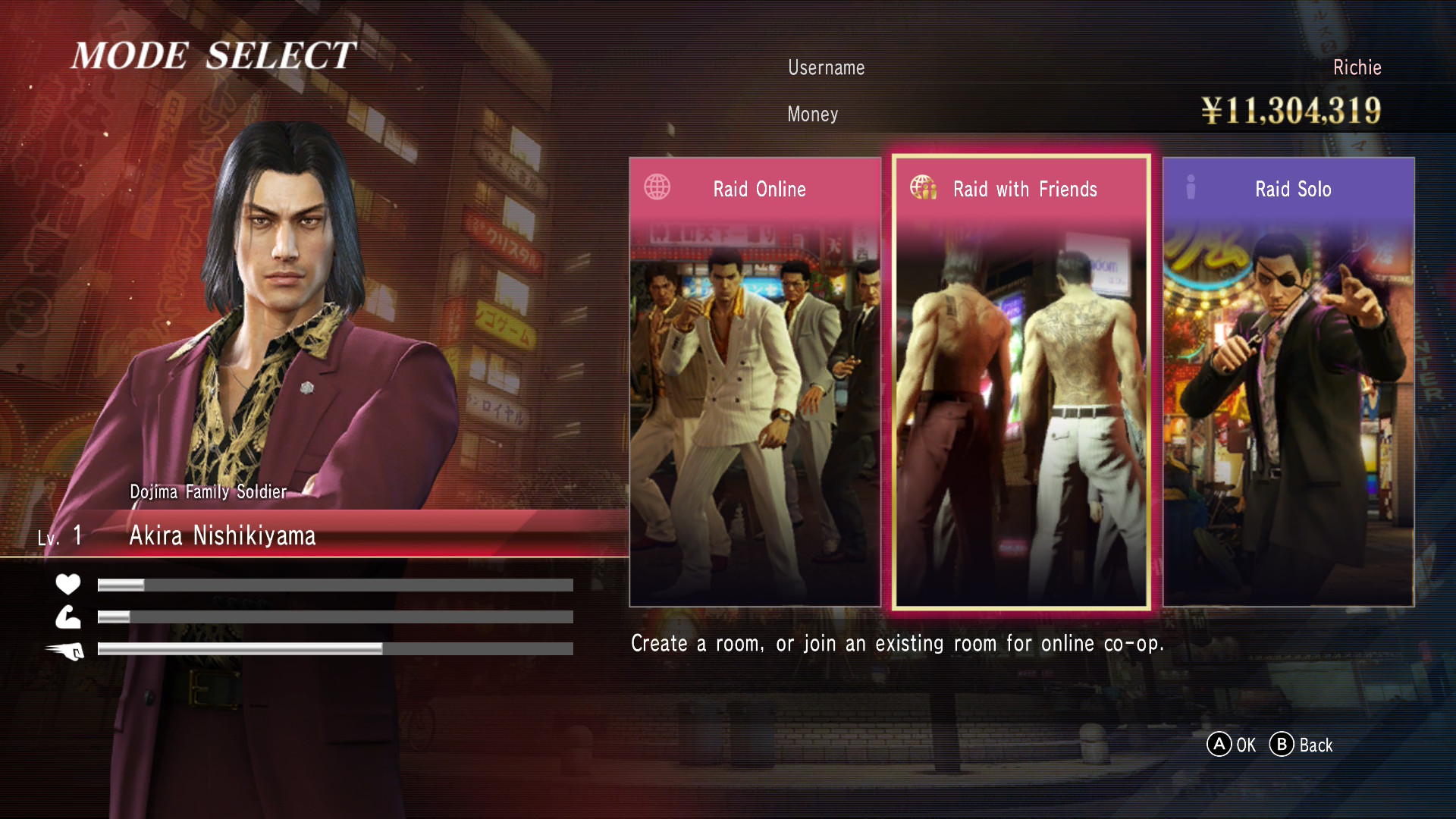This screenshot has height=819, width=1456.
Task: Click the person icon on Raid Solo
Action: [1191, 187]
